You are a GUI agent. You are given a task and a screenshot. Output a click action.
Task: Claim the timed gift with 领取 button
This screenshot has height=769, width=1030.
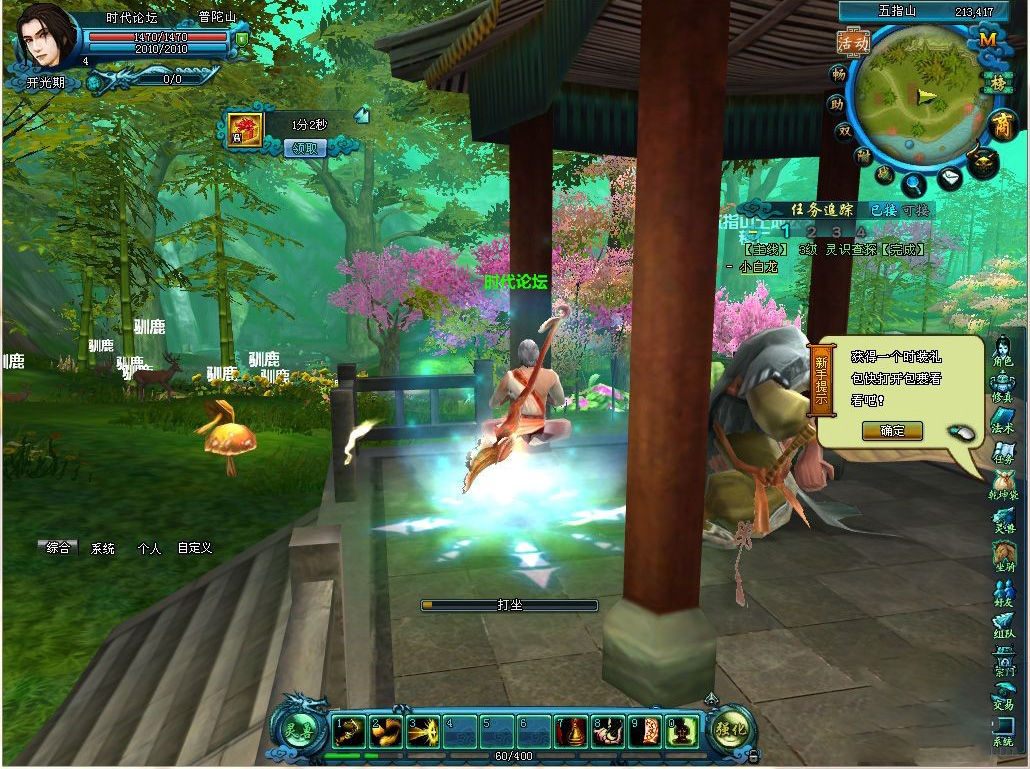[x=306, y=148]
